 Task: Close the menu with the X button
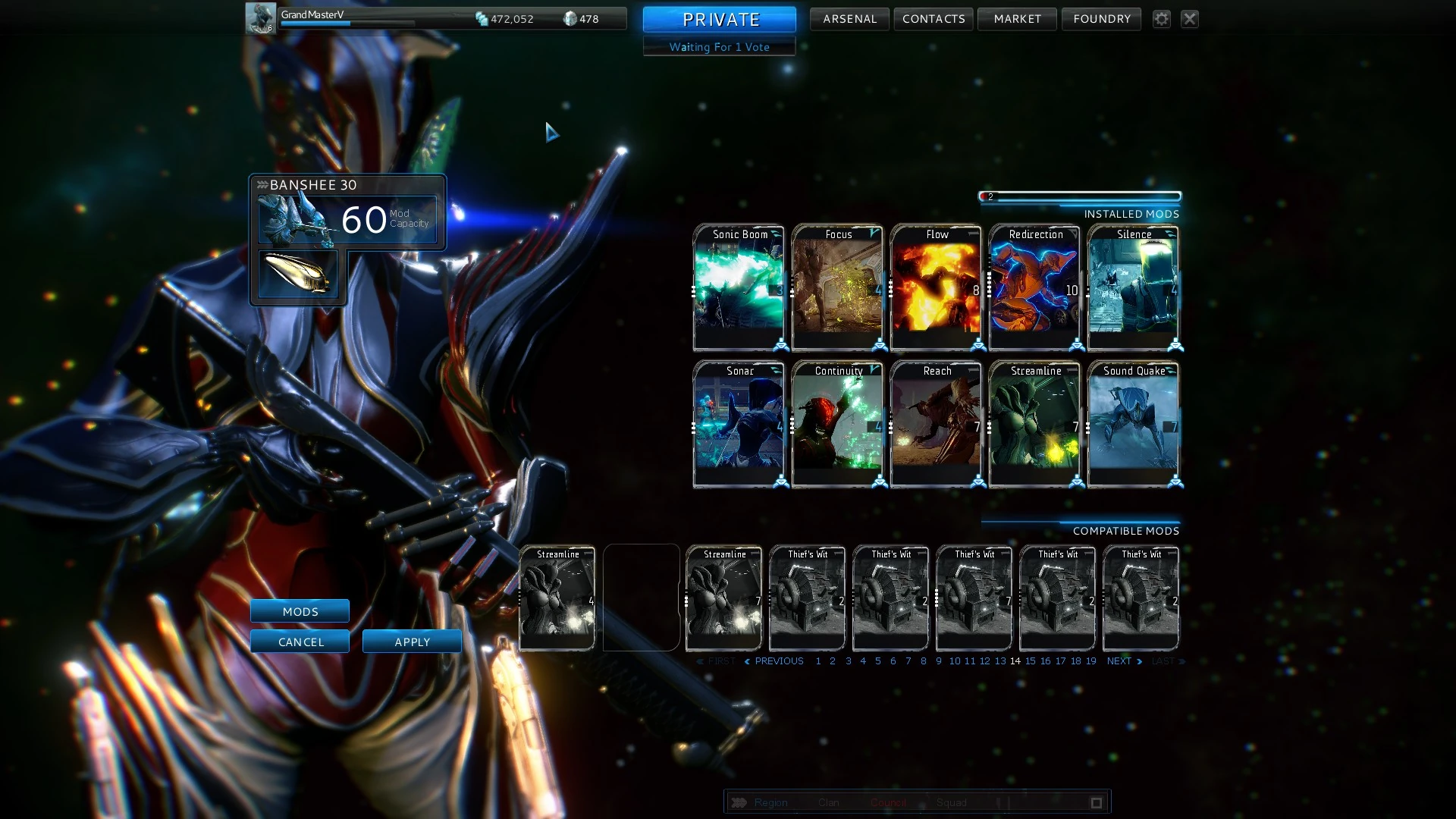pos(1190,19)
